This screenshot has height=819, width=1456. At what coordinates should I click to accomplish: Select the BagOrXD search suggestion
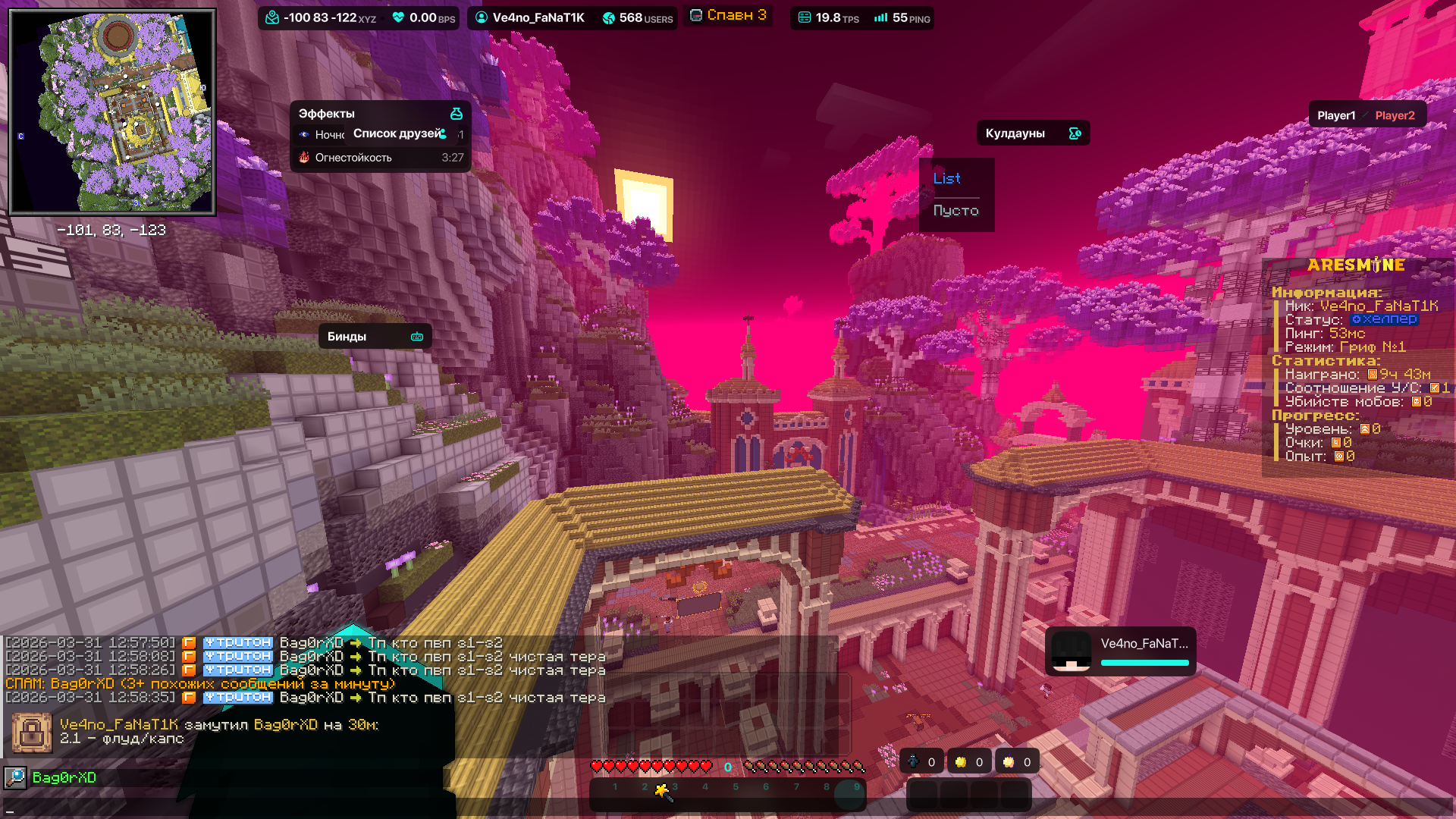click(64, 777)
